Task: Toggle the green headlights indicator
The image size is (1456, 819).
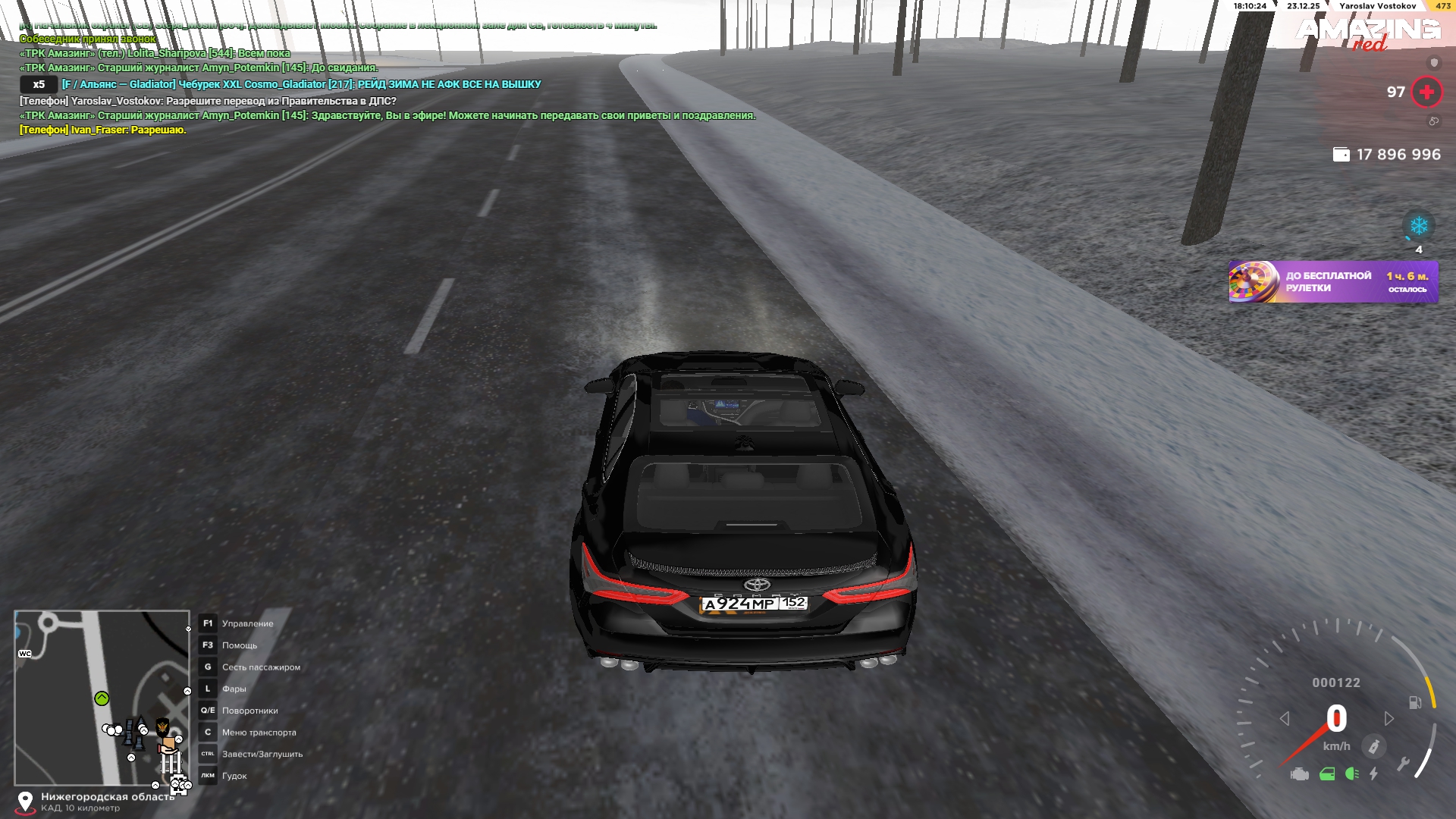Action: click(x=1351, y=774)
